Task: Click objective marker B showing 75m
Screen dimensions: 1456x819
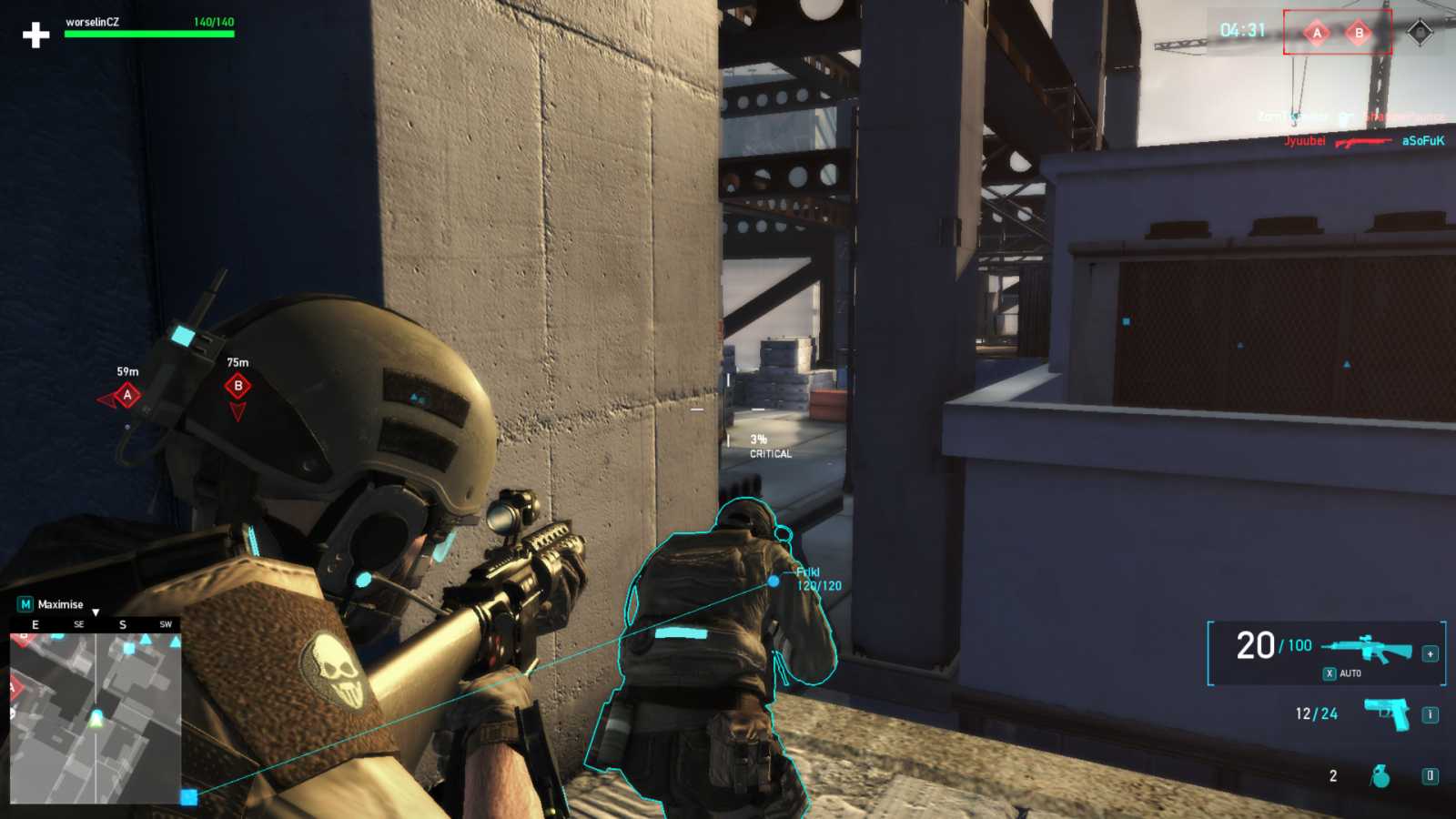Action: coord(237,387)
